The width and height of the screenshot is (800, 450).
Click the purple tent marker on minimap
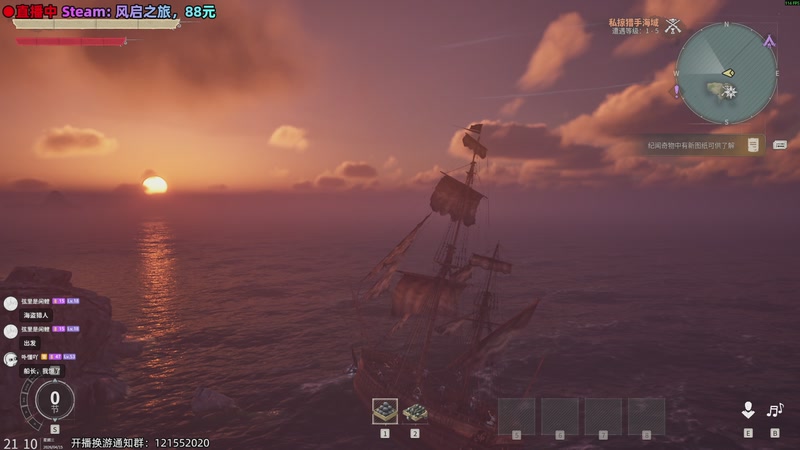(768, 42)
